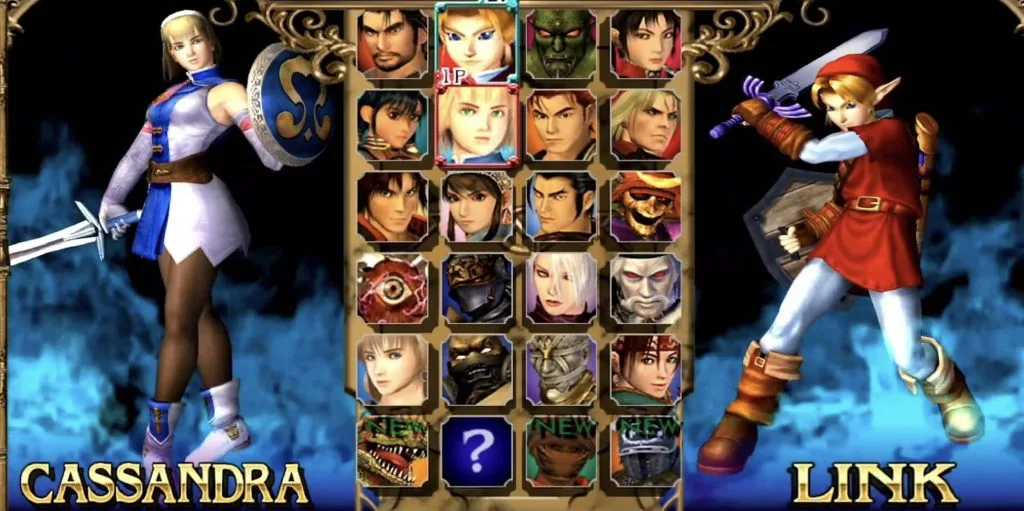Select Nightmare's dark helmeted portrait
Image resolution: width=1024 pixels, height=511 pixels.
(x=477, y=288)
